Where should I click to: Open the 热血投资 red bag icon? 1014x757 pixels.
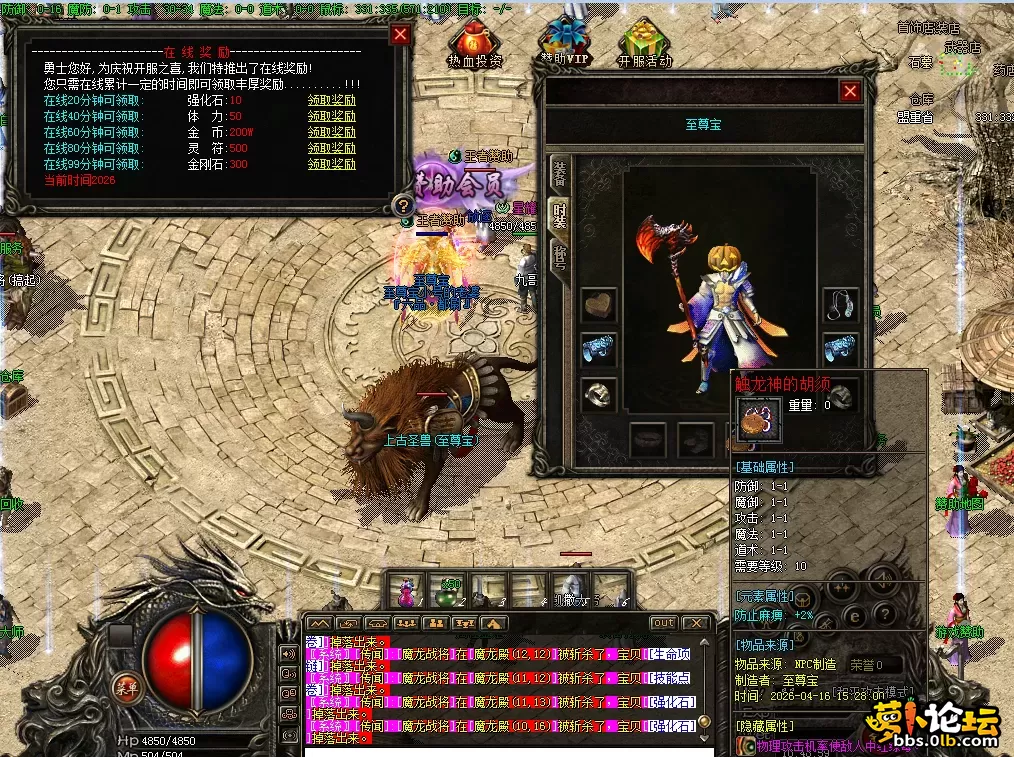(474, 44)
